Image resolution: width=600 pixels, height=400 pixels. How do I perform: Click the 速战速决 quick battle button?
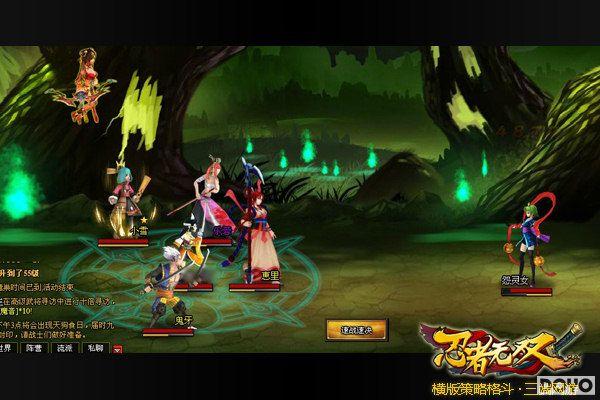[356, 329]
